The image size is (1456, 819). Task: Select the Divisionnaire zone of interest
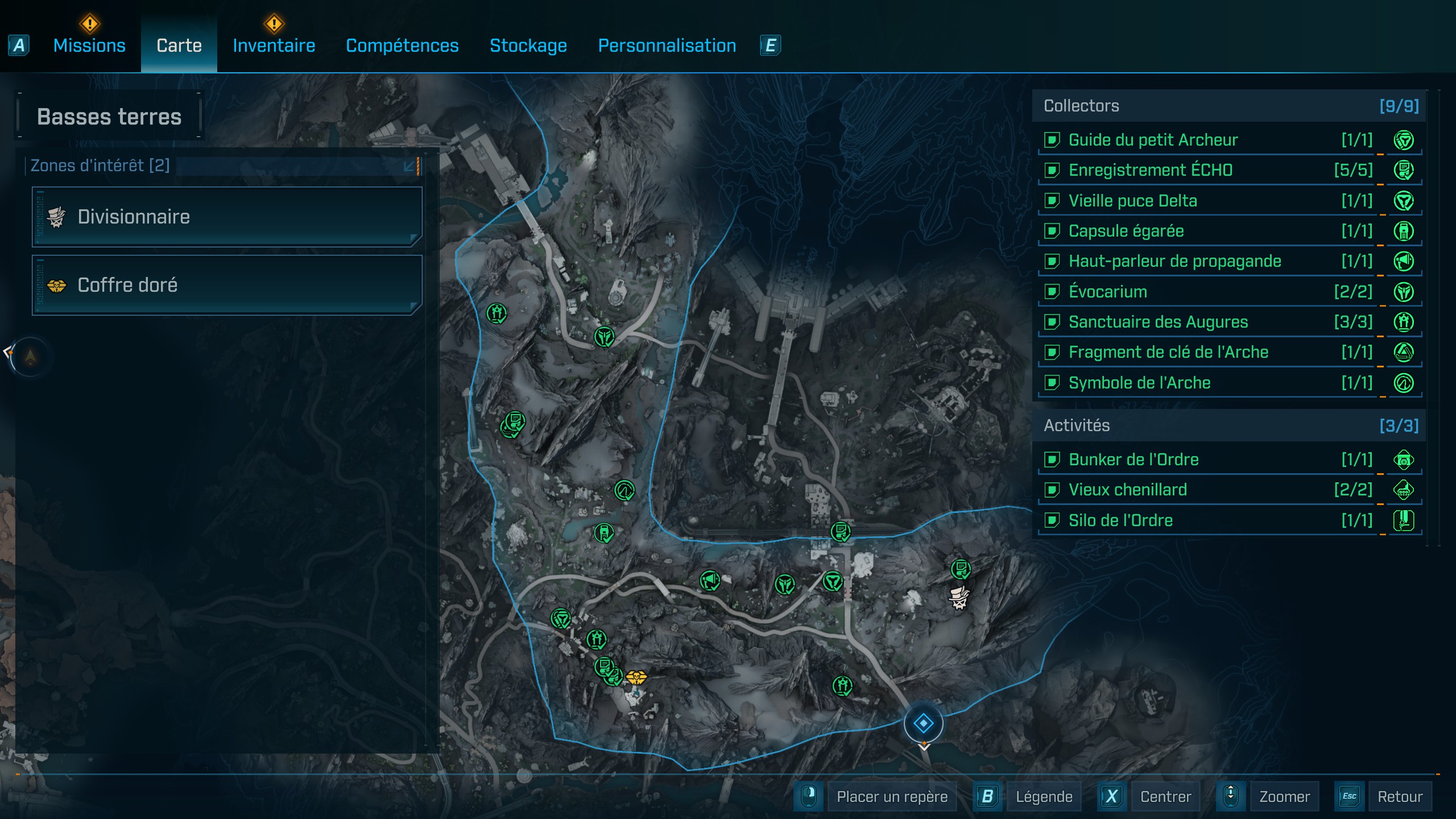click(226, 217)
